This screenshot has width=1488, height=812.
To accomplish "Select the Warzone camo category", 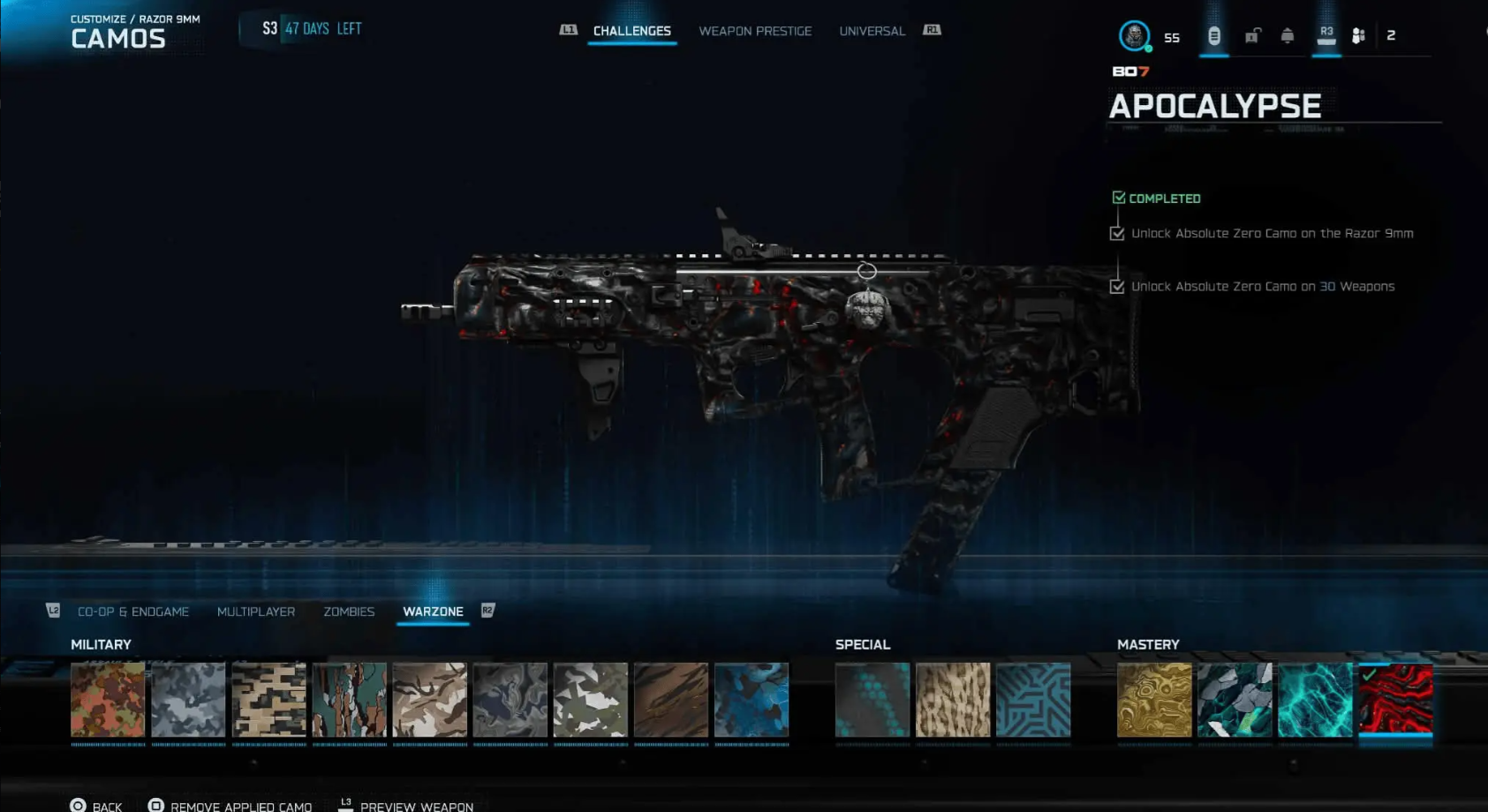I will click(x=433, y=612).
